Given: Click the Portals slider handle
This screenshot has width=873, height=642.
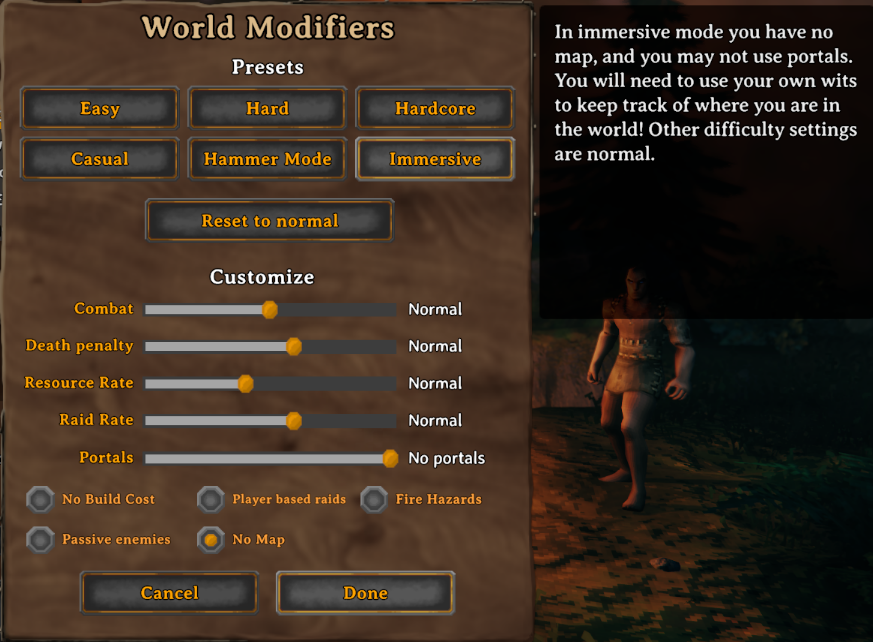Looking at the screenshot, I should (x=390, y=458).
